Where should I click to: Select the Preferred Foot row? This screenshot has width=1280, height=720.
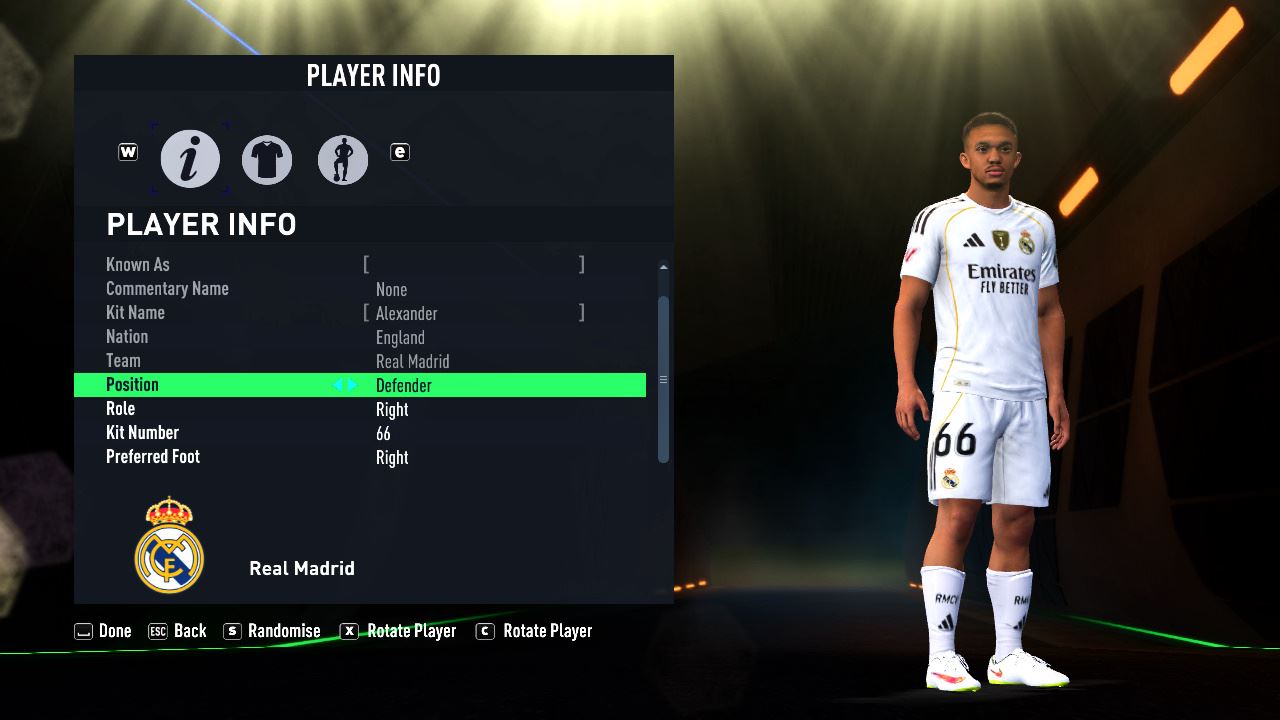pos(360,457)
